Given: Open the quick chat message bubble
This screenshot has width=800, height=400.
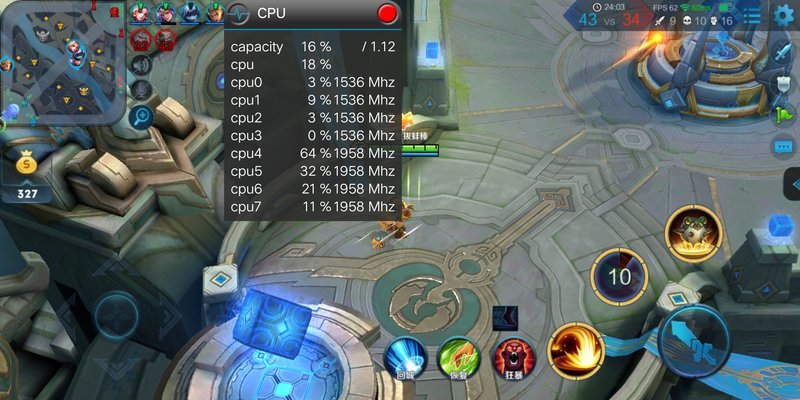Looking at the screenshot, I should tap(783, 147).
